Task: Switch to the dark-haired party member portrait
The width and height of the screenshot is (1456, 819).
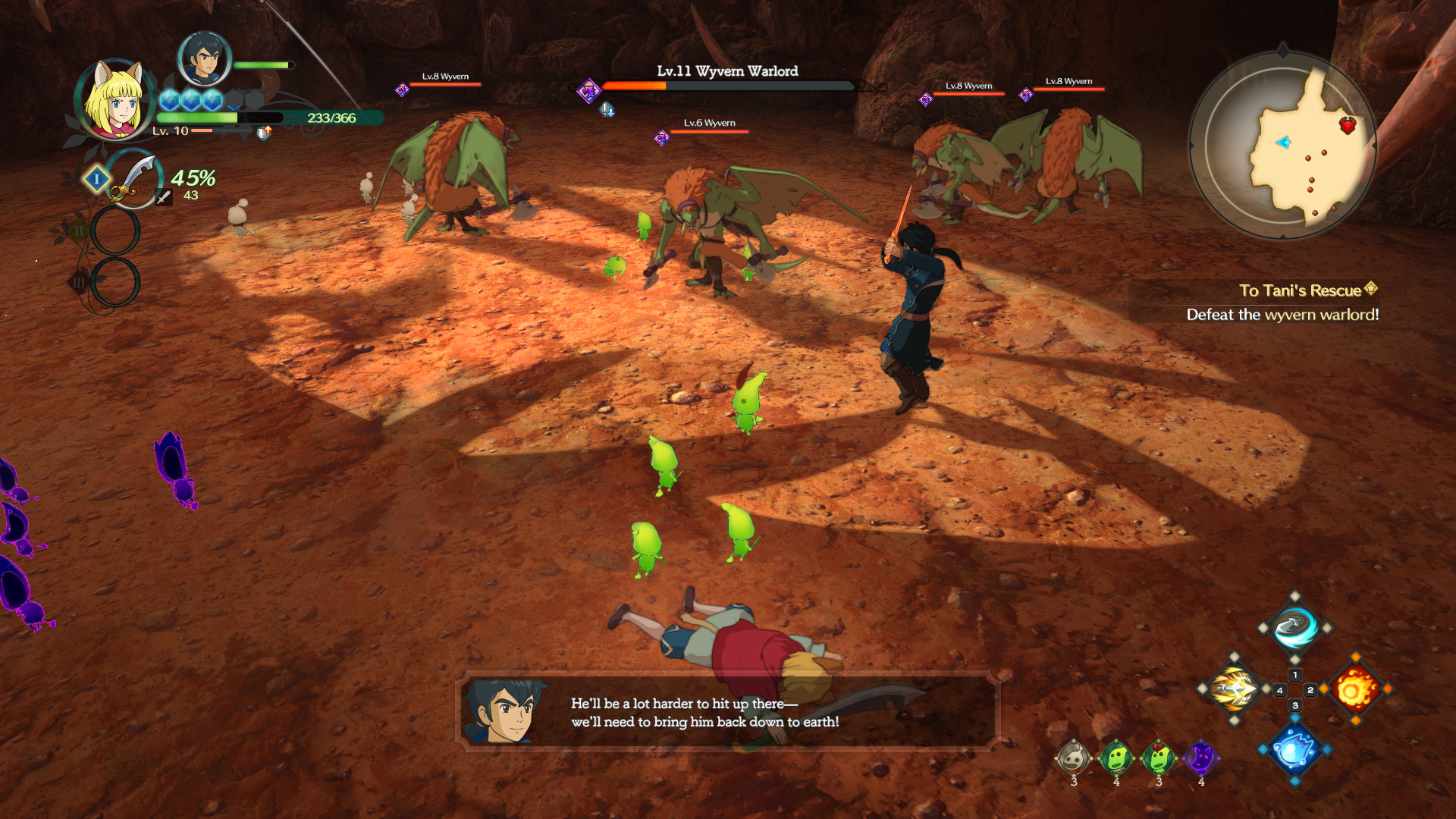Action: tap(203, 59)
